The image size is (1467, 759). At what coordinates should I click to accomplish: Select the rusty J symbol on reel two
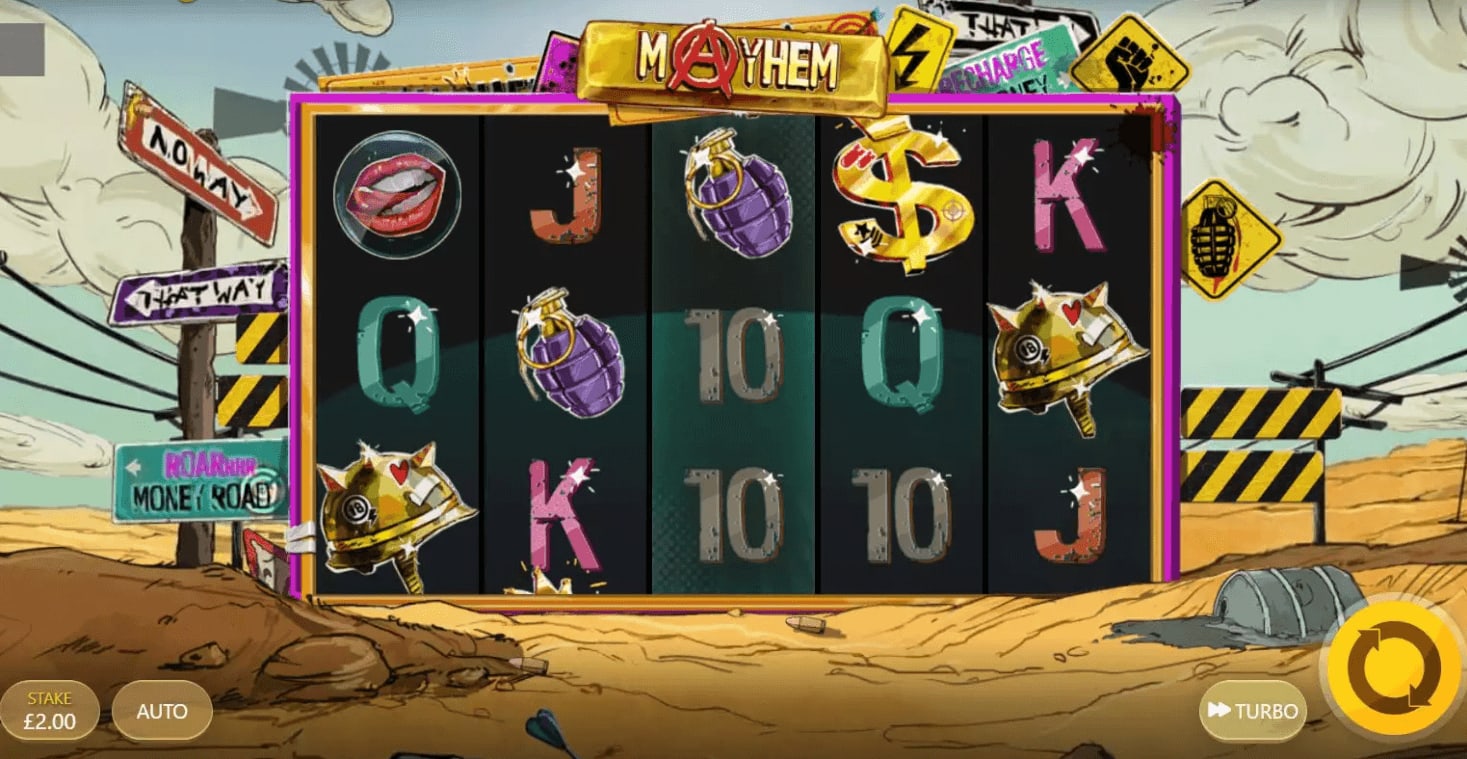[567, 197]
